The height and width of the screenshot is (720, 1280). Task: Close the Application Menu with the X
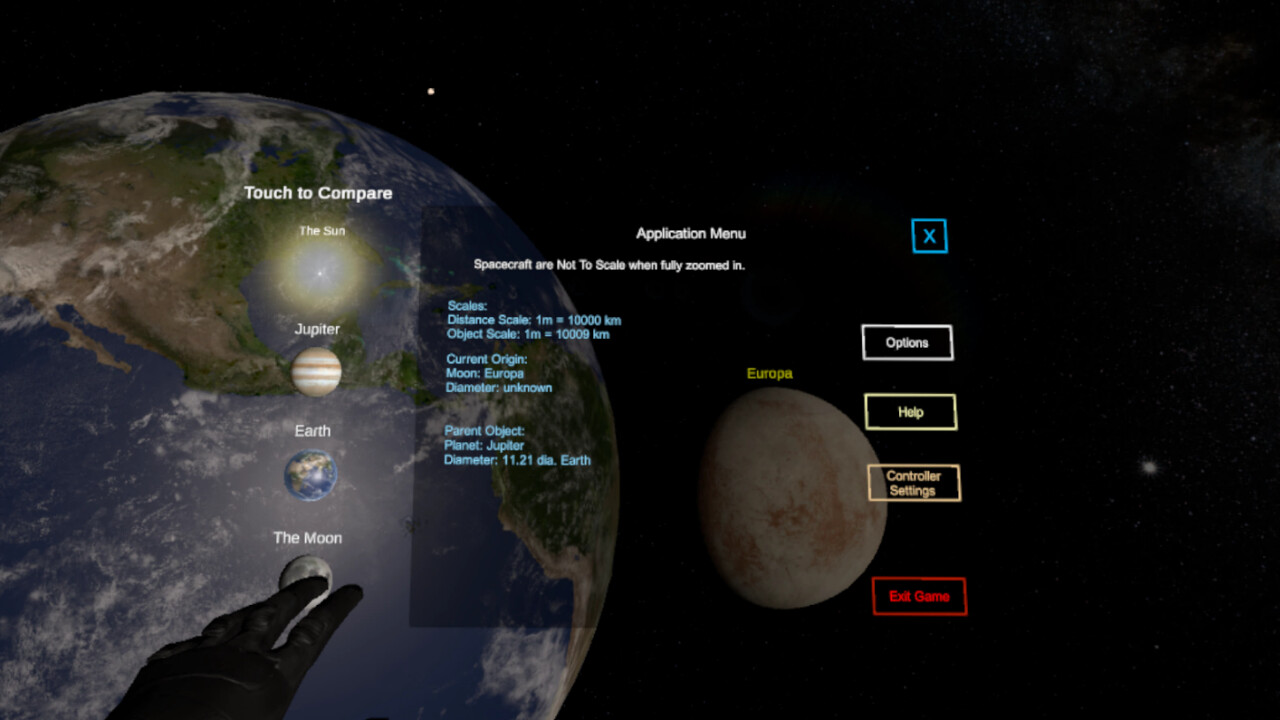[929, 237]
